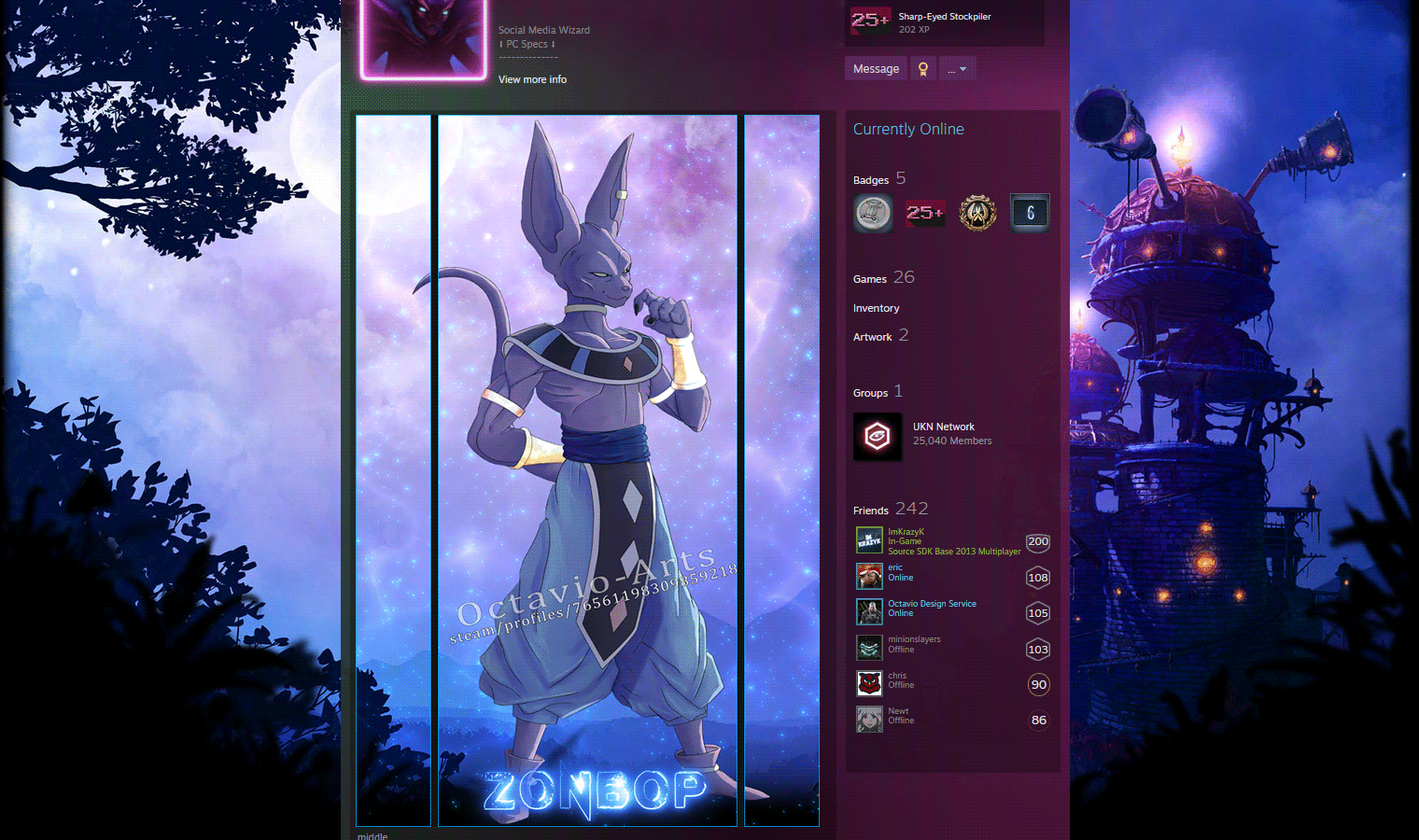Click the PC Specs link
Image resolution: width=1419 pixels, height=840 pixels.
tap(526, 43)
